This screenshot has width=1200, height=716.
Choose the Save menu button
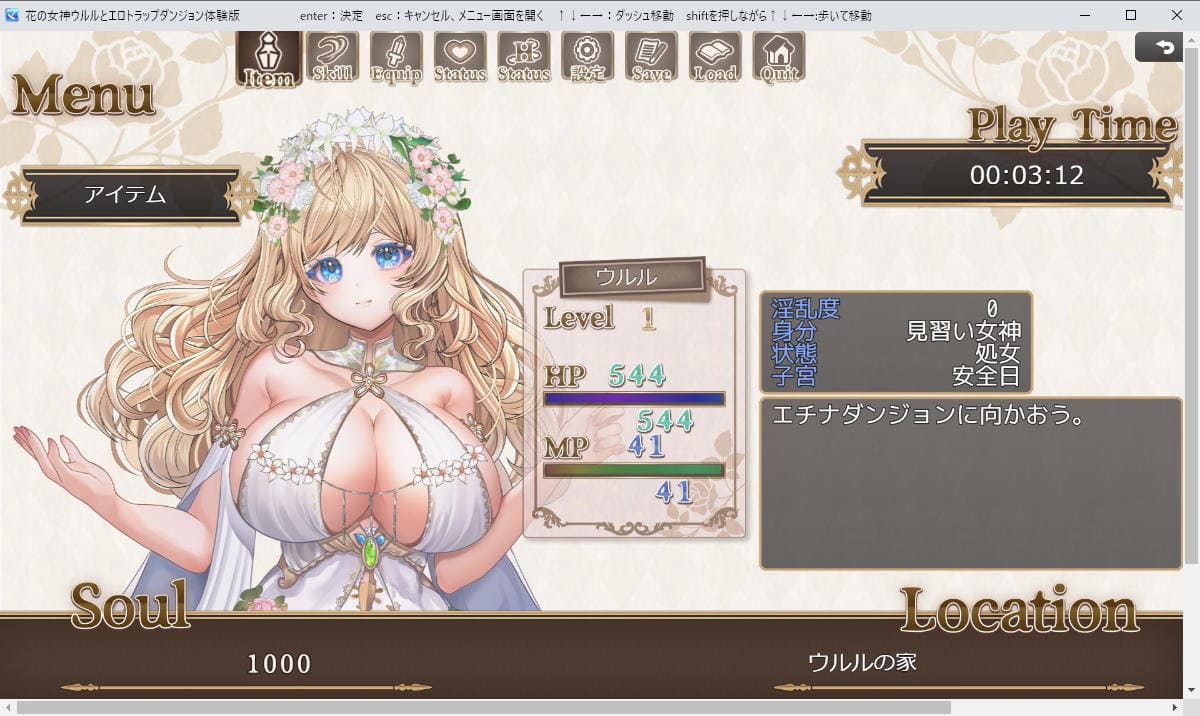[651, 58]
